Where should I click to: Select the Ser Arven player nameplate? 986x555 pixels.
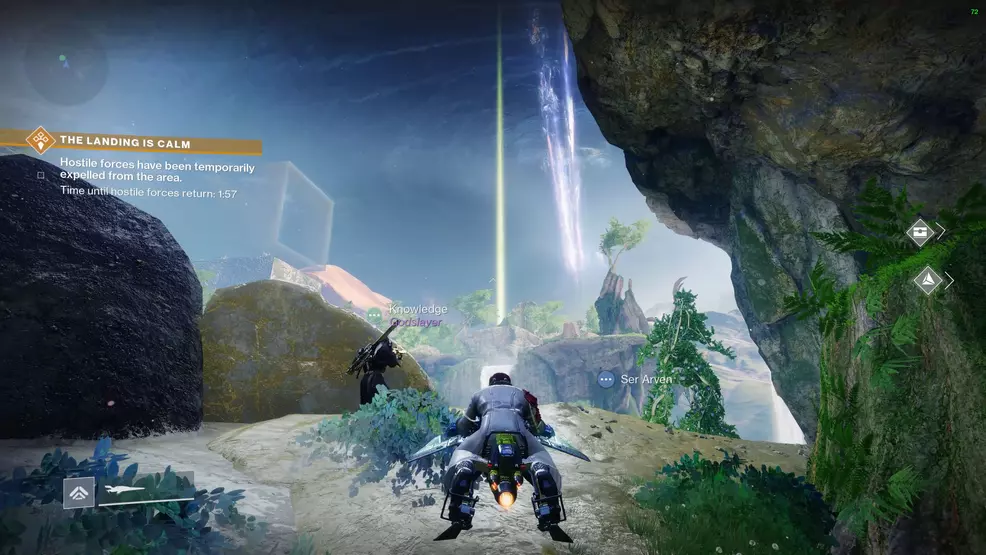[x=644, y=380]
